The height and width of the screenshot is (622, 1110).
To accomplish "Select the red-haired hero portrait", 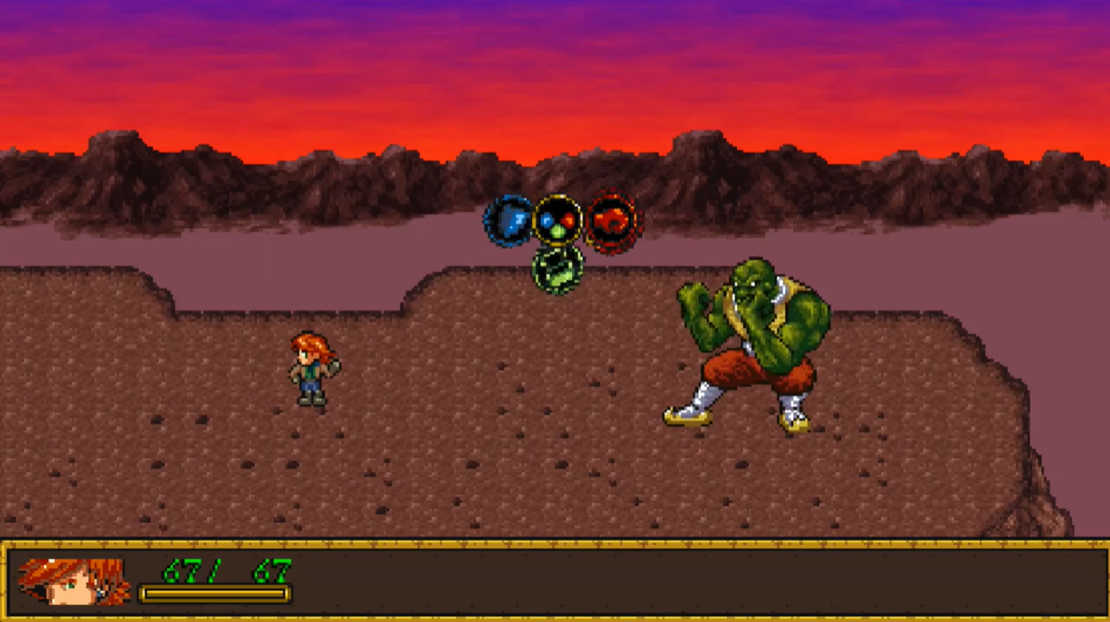I will pos(74,581).
